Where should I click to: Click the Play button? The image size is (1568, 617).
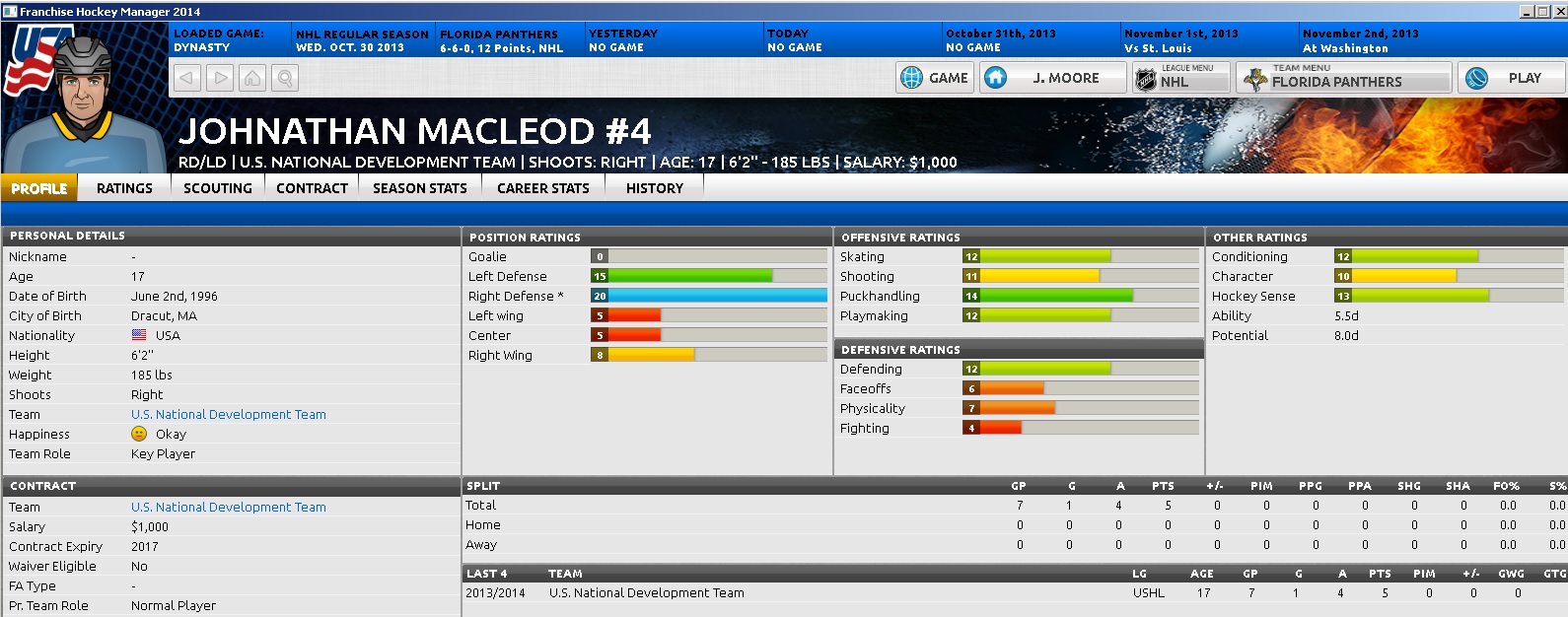pos(1511,78)
